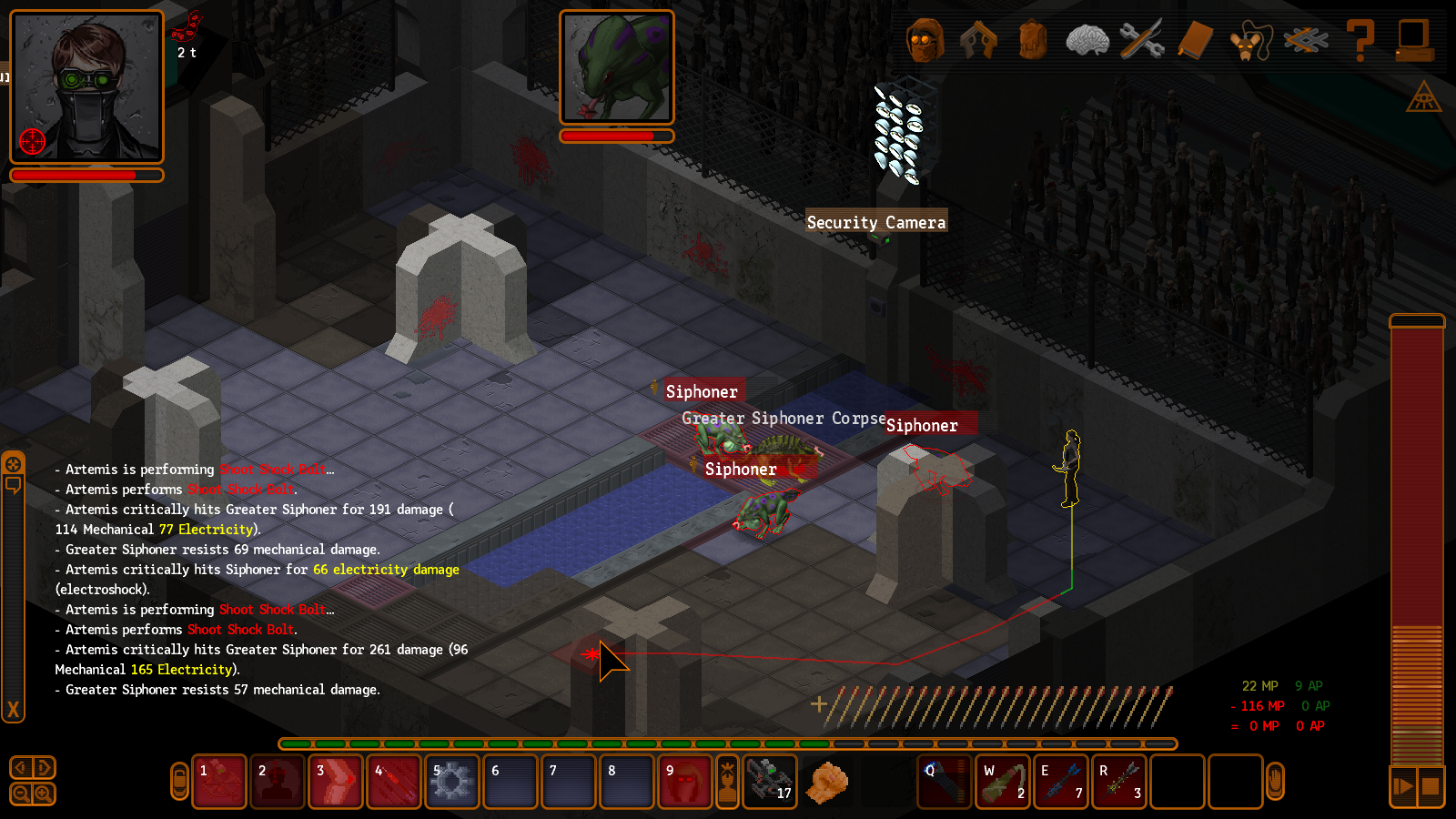This screenshot has width=1456, height=819.
Task: Toggle the eye-in-triangle stealth indicator
Action: tap(1423, 97)
